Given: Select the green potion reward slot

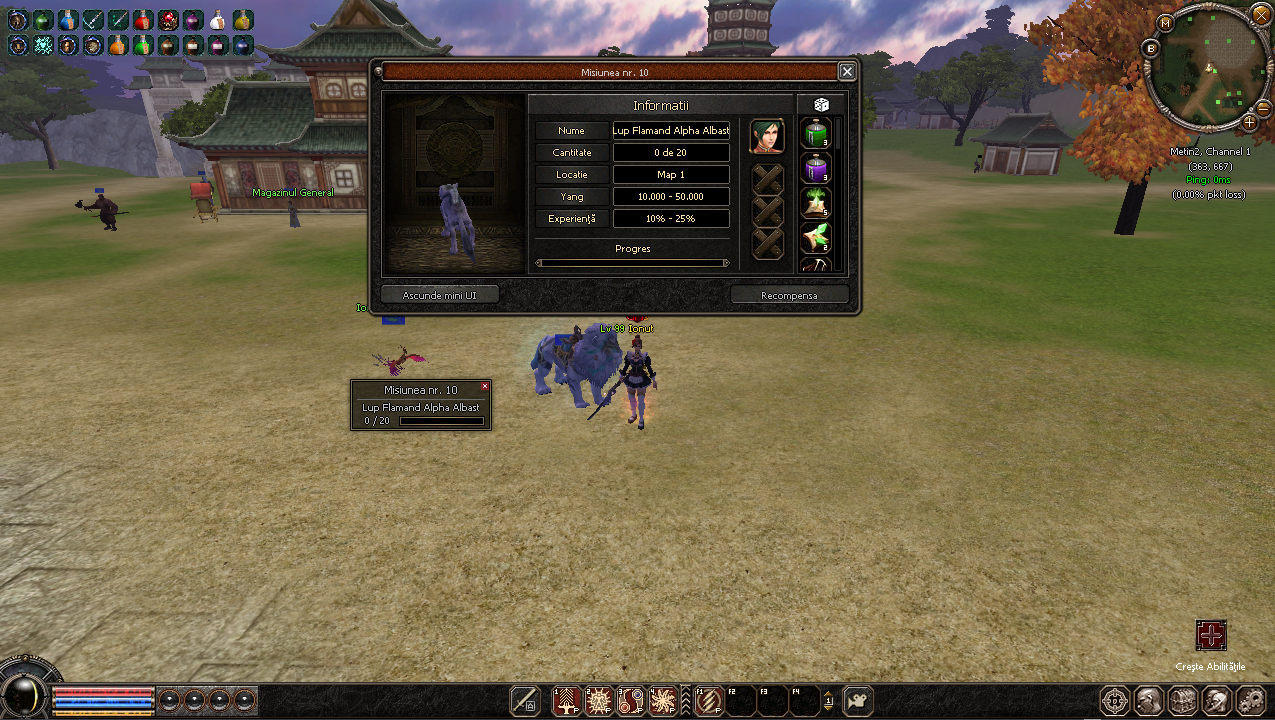Looking at the screenshot, I should [x=816, y=133].
